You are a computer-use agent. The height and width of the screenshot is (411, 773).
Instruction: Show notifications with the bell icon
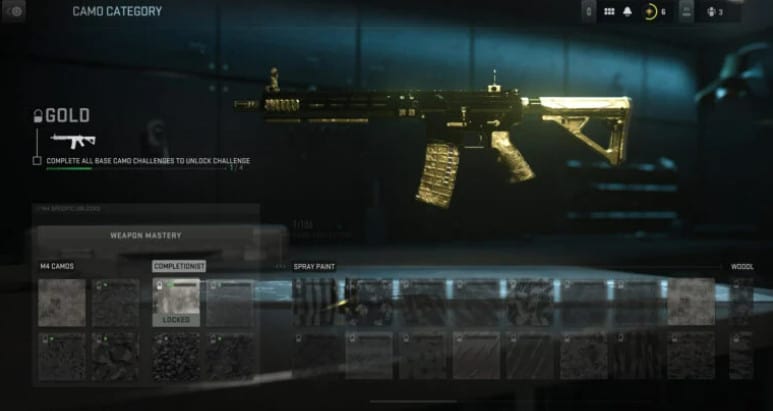628,11
